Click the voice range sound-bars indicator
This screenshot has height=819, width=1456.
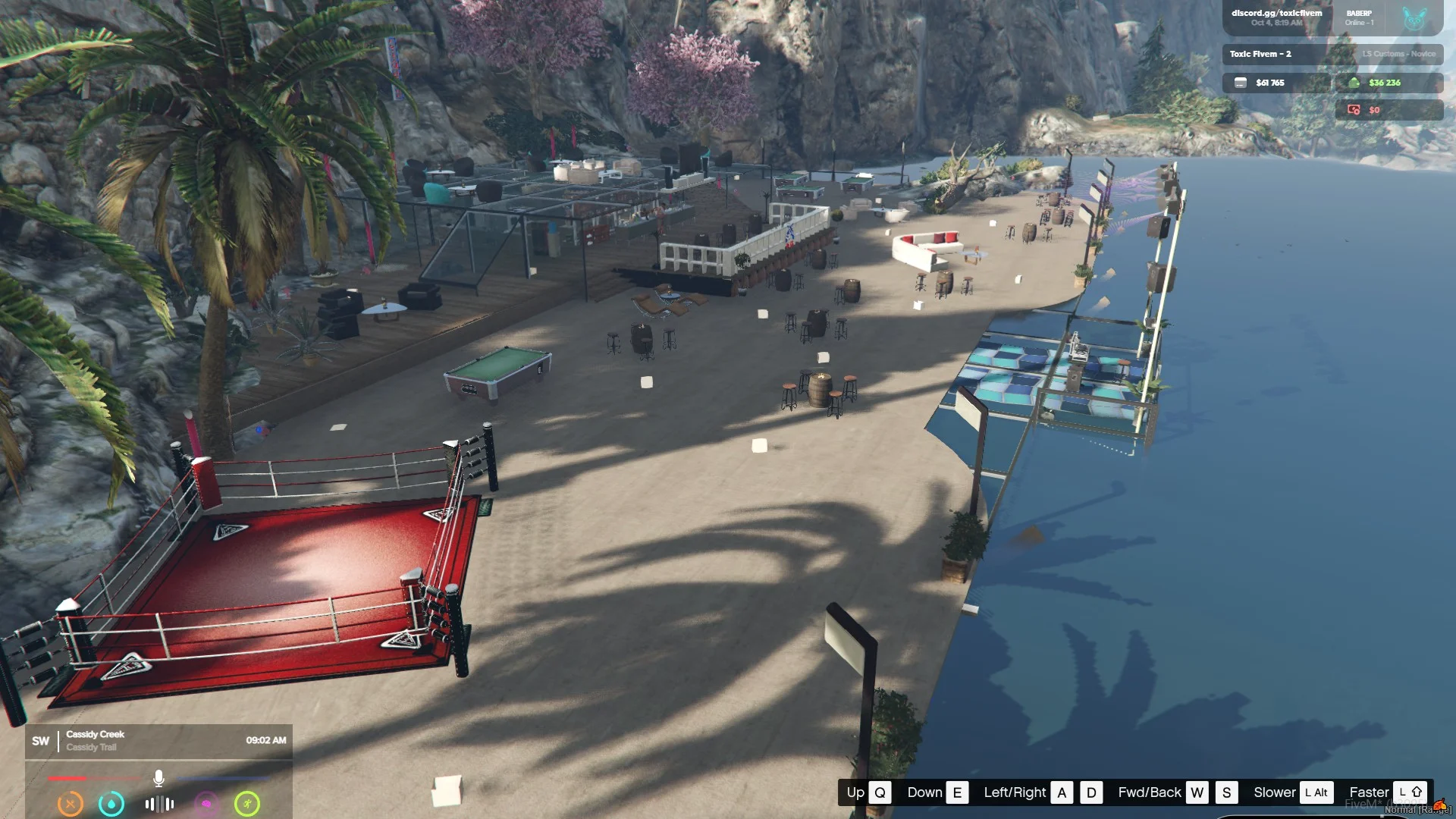[159, 803]
